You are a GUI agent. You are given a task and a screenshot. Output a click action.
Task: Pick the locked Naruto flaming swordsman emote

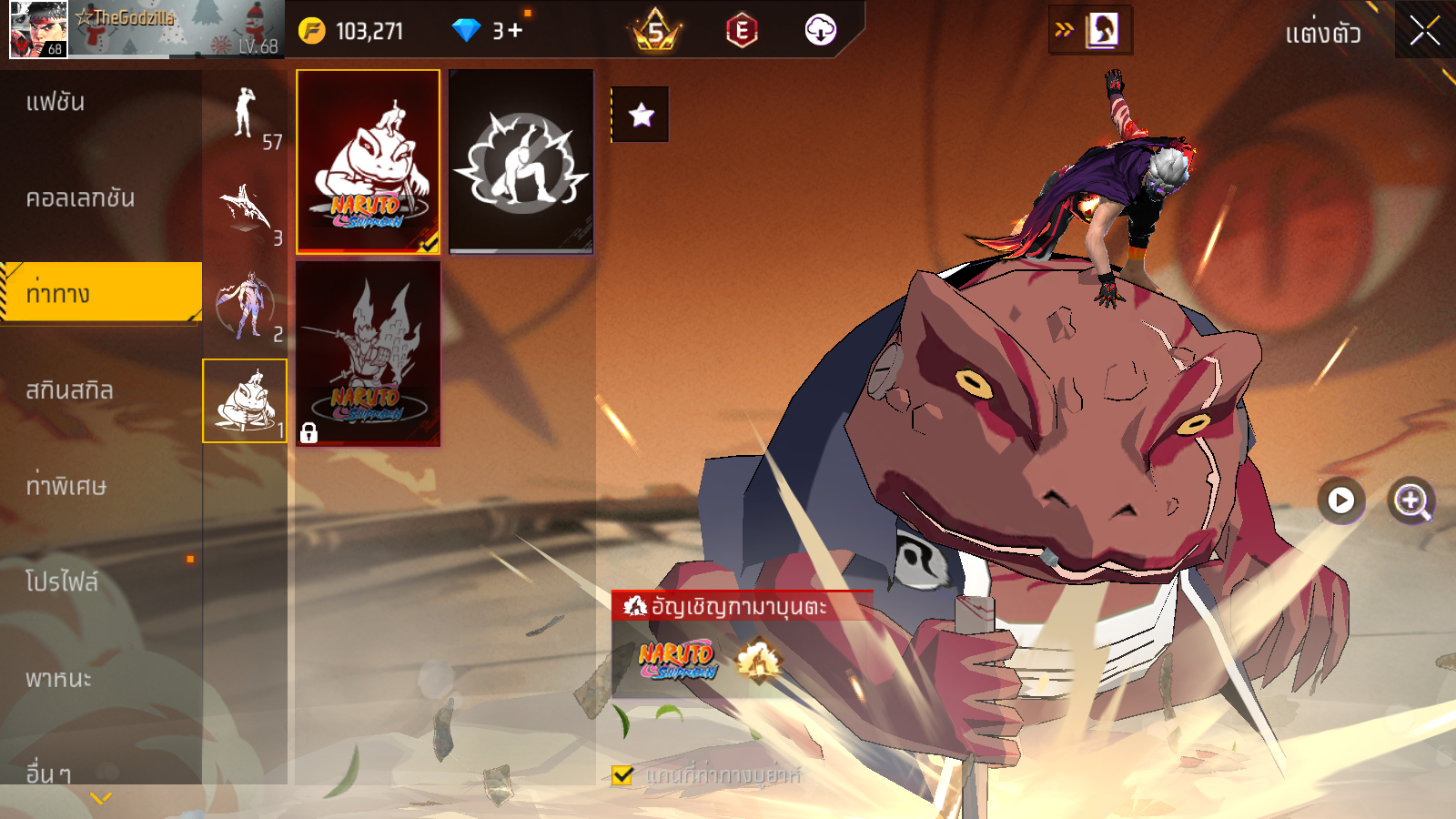tap(368, 353)
